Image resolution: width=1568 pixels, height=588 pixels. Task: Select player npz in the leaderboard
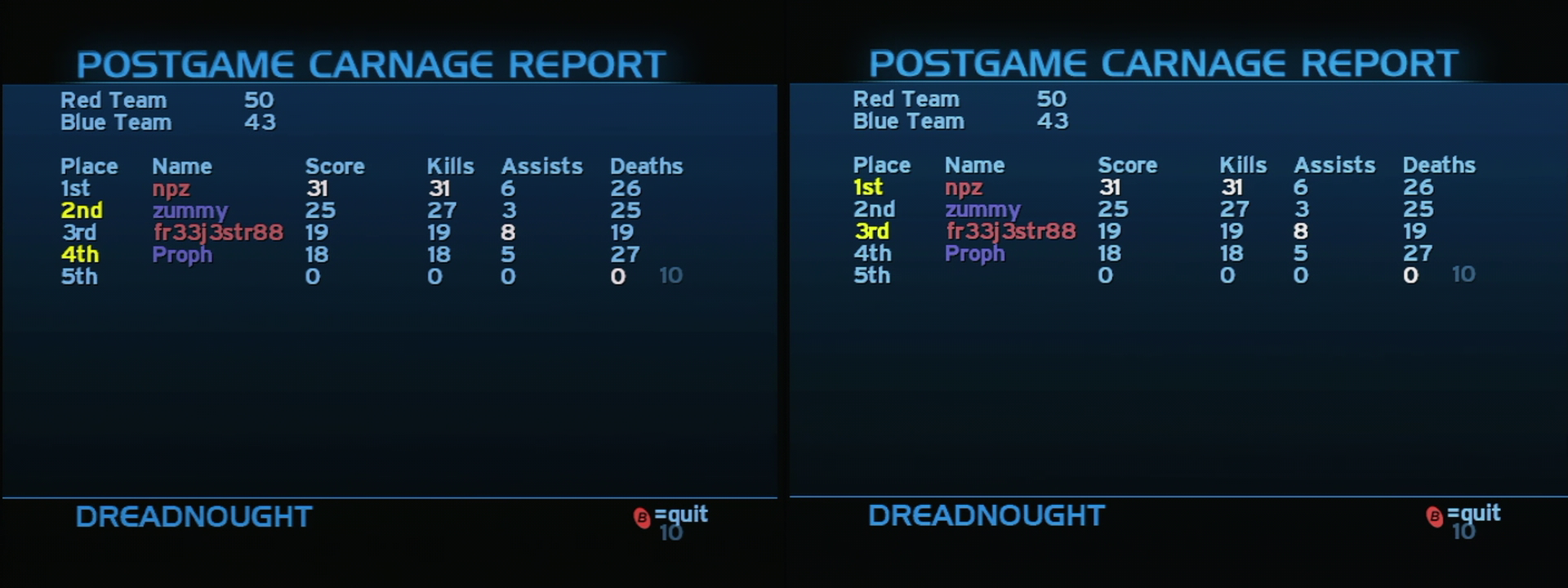pyautogui.click(x=171, y=188)
